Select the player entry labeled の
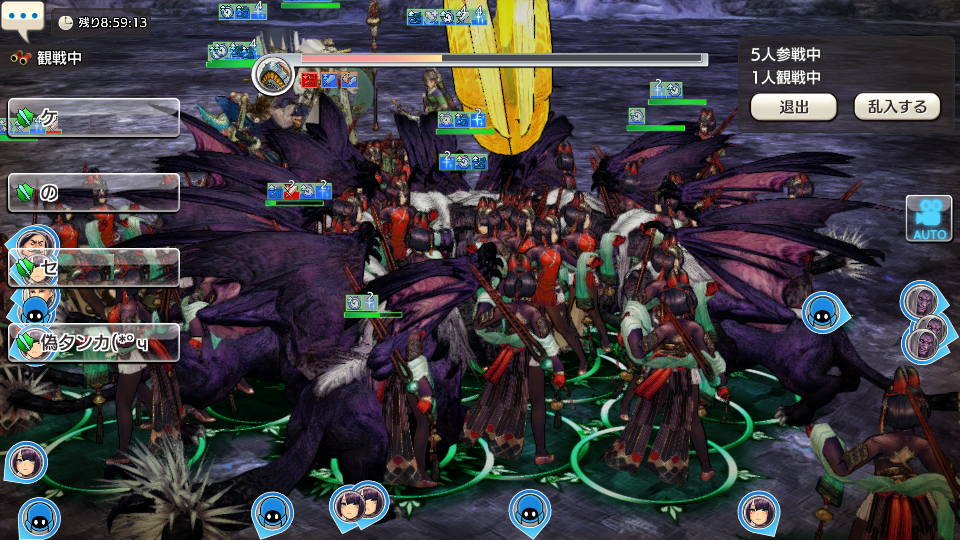Viewport: 960px width, 540px height. [x=95, y=193]
